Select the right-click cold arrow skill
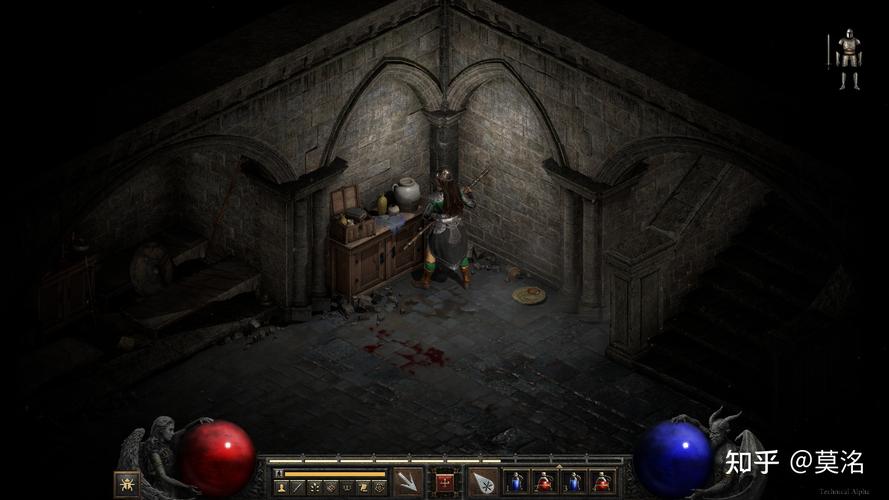The image size is (889, 500). (x=483, y=482)
